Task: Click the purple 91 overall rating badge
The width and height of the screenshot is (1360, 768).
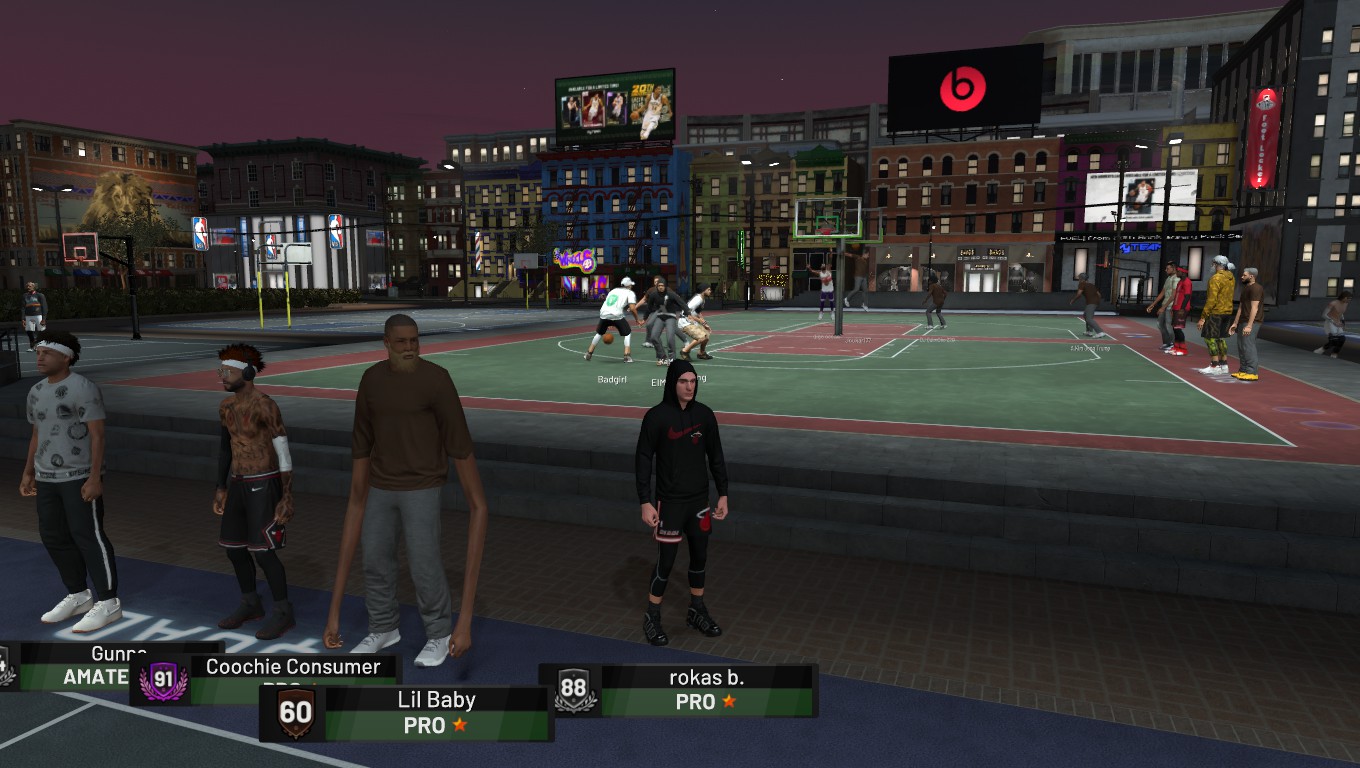Action: coord(163,680)
